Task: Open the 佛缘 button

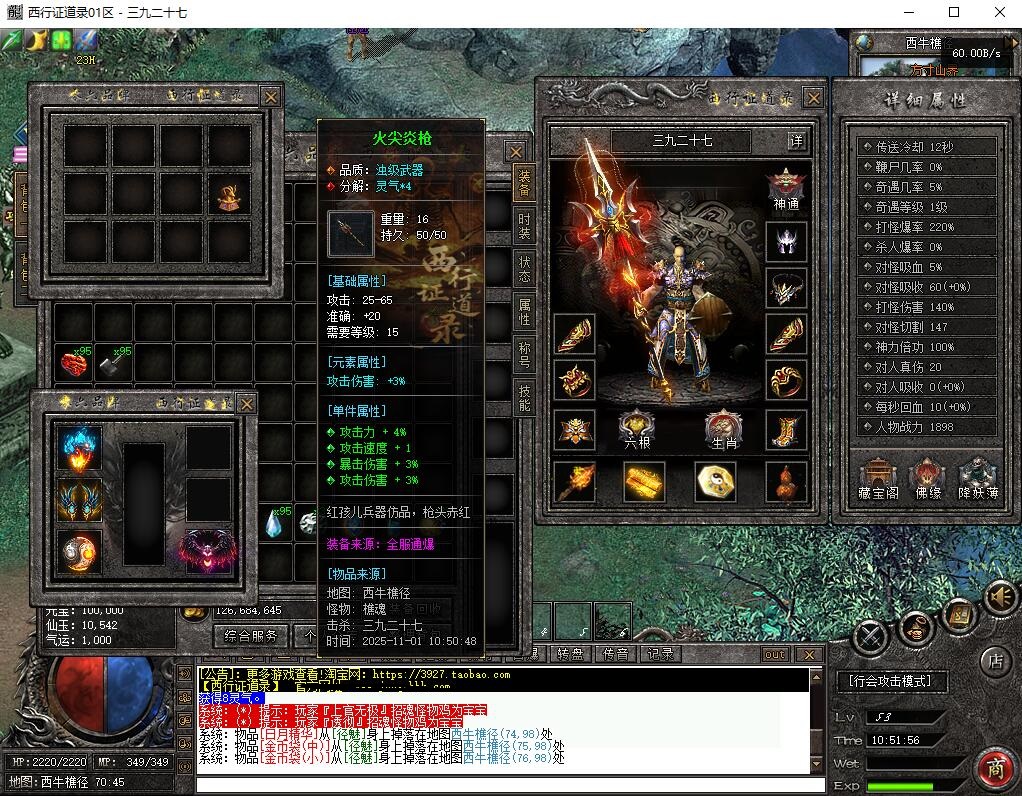Action: [928, 478]
